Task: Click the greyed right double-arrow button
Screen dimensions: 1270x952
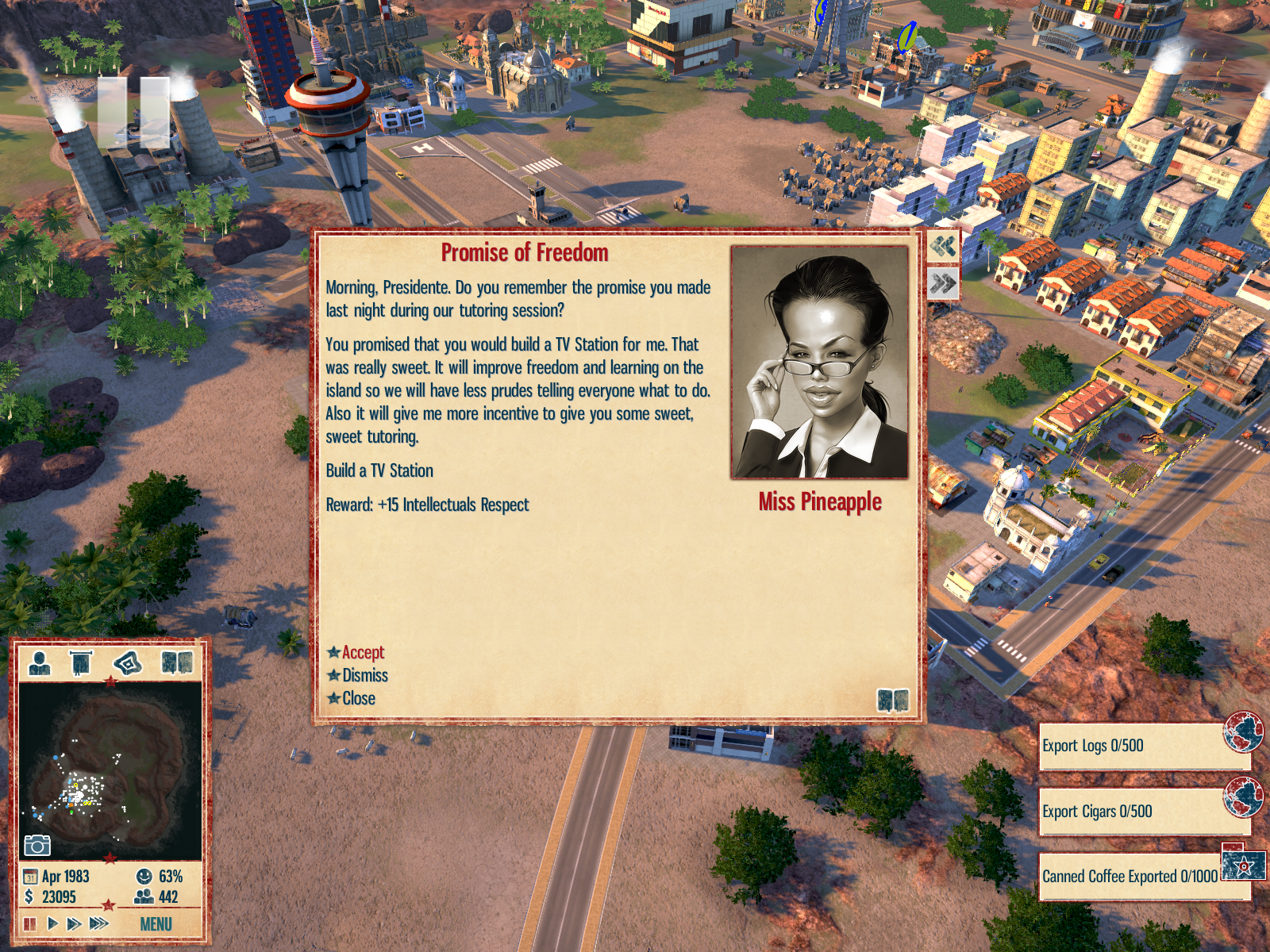Action: tap(943, 283)
